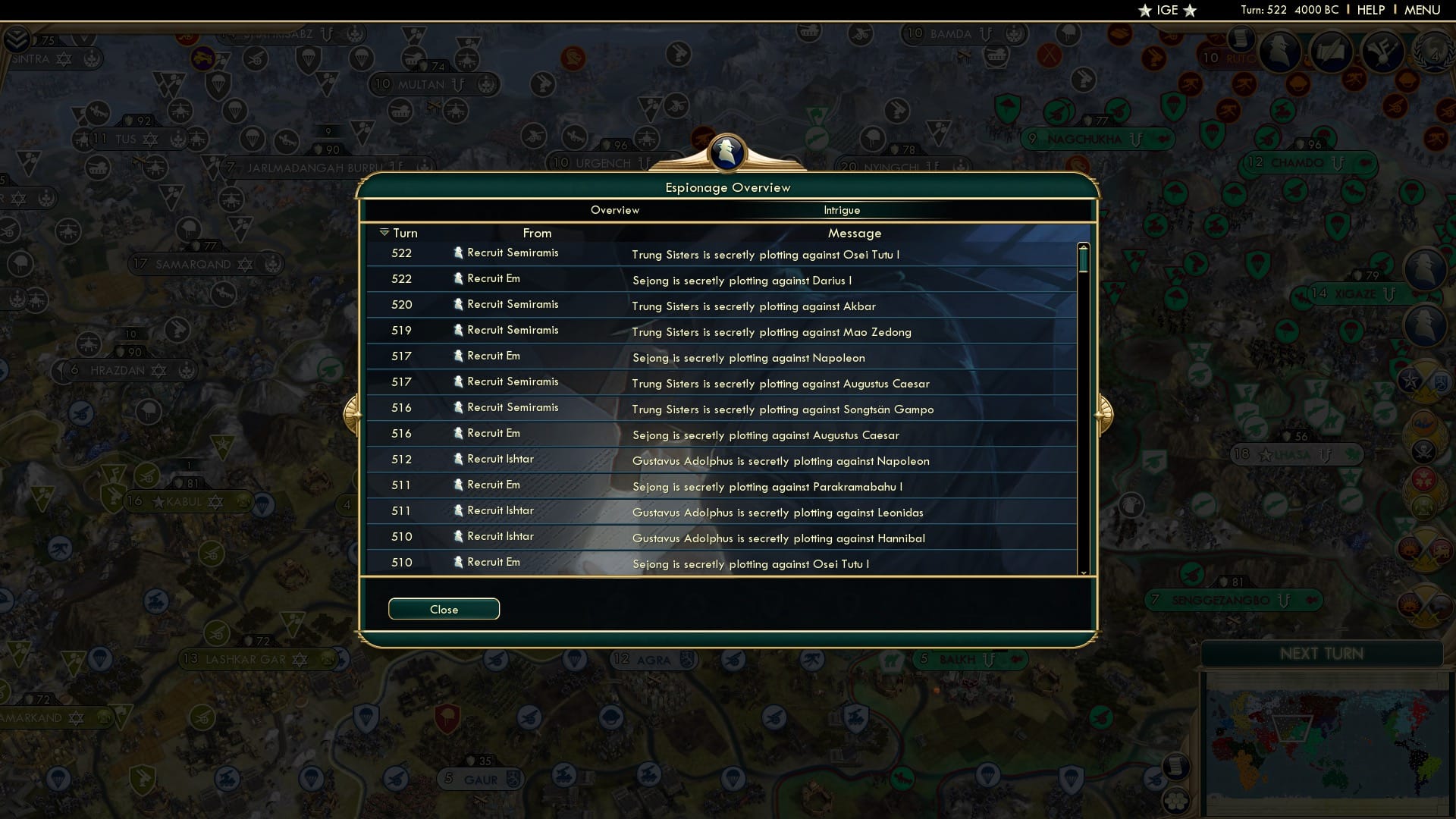
Task: Close the Espionage Overview panel
Action: pos(444,608)
